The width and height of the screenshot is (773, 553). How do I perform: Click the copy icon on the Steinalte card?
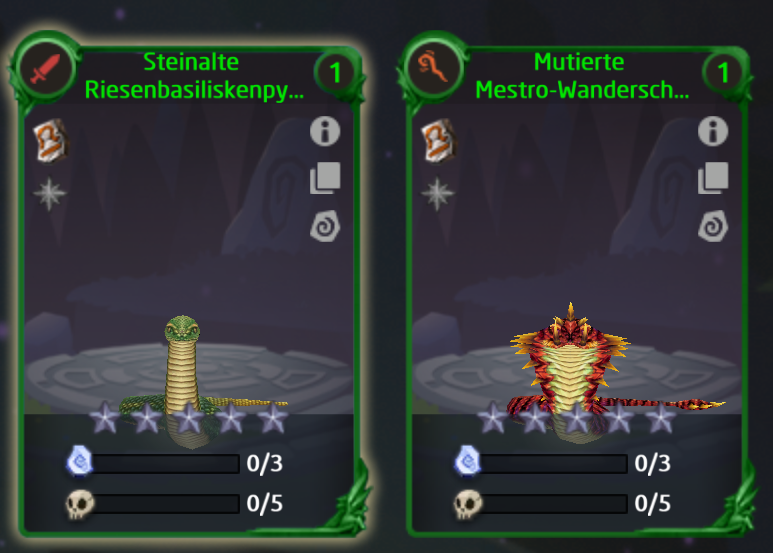point(325,179)
